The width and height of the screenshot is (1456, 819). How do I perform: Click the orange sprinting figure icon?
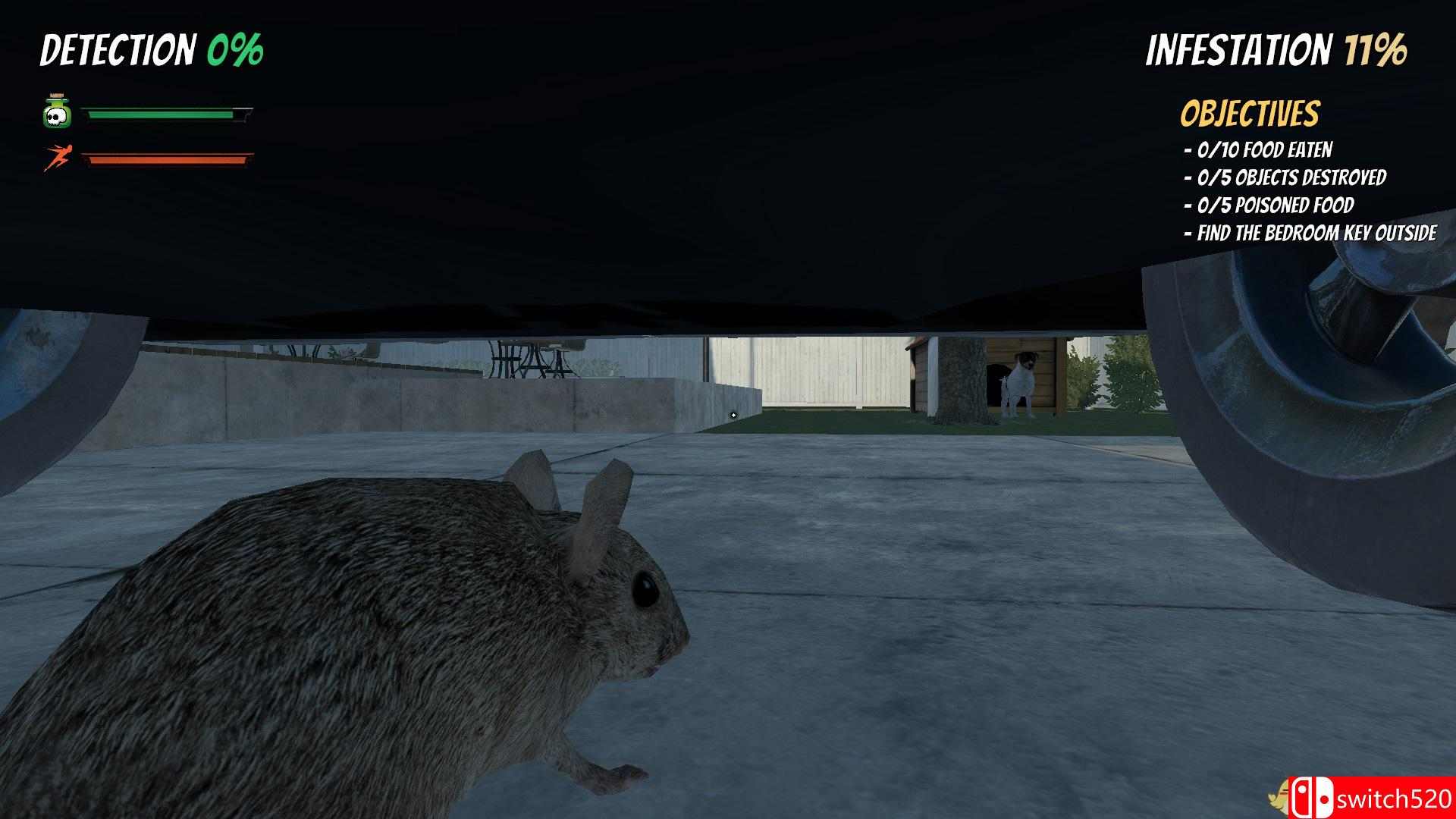(x=58, y=155)
